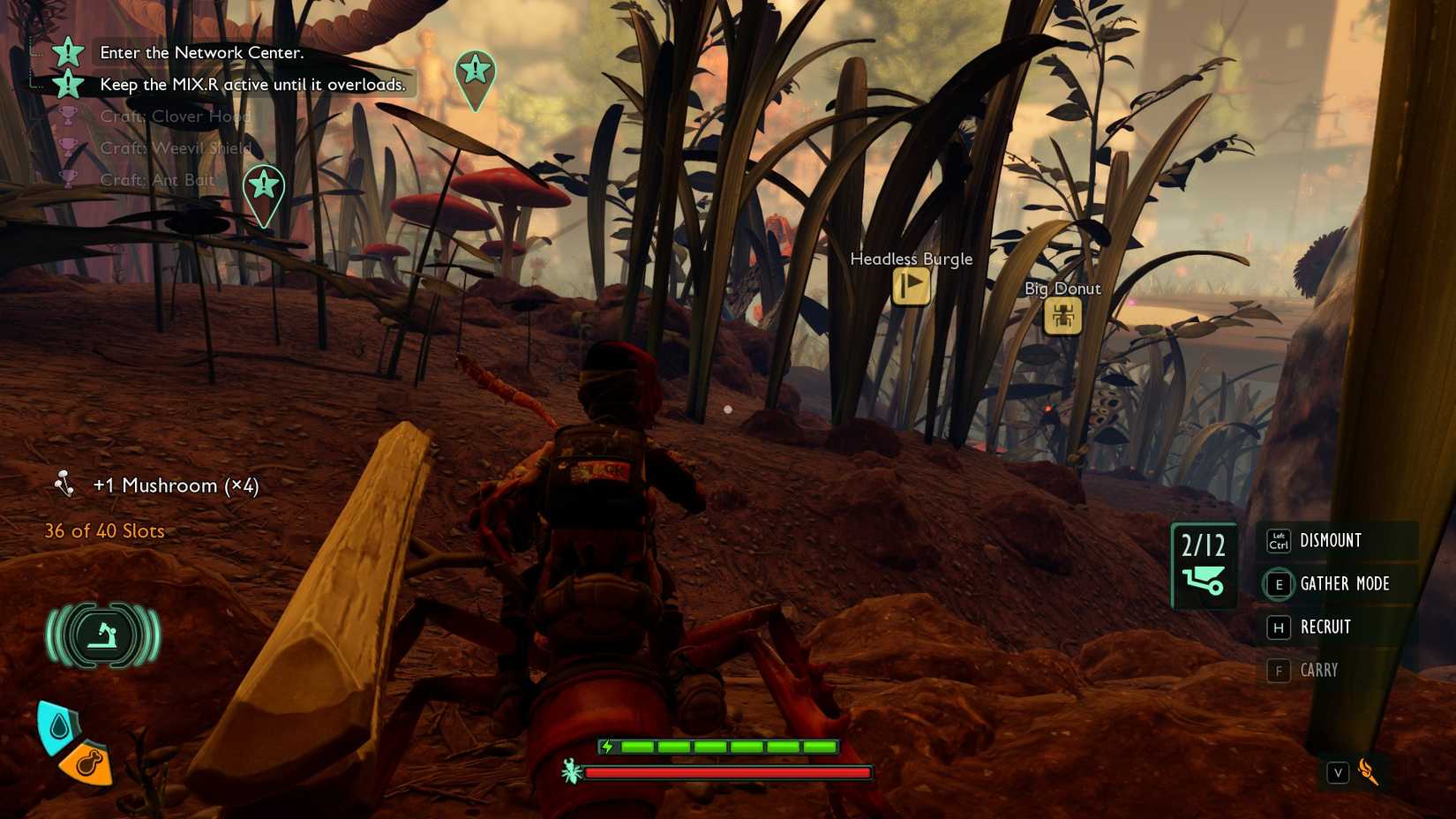
Task: Open the Craft: Weevil Shield tracker entry
Action: (176, 148)
